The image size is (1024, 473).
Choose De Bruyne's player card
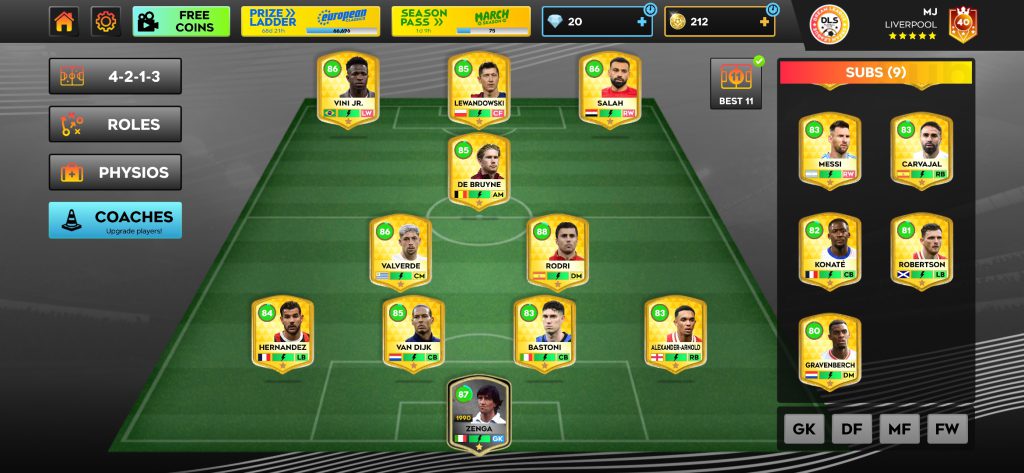479,171
